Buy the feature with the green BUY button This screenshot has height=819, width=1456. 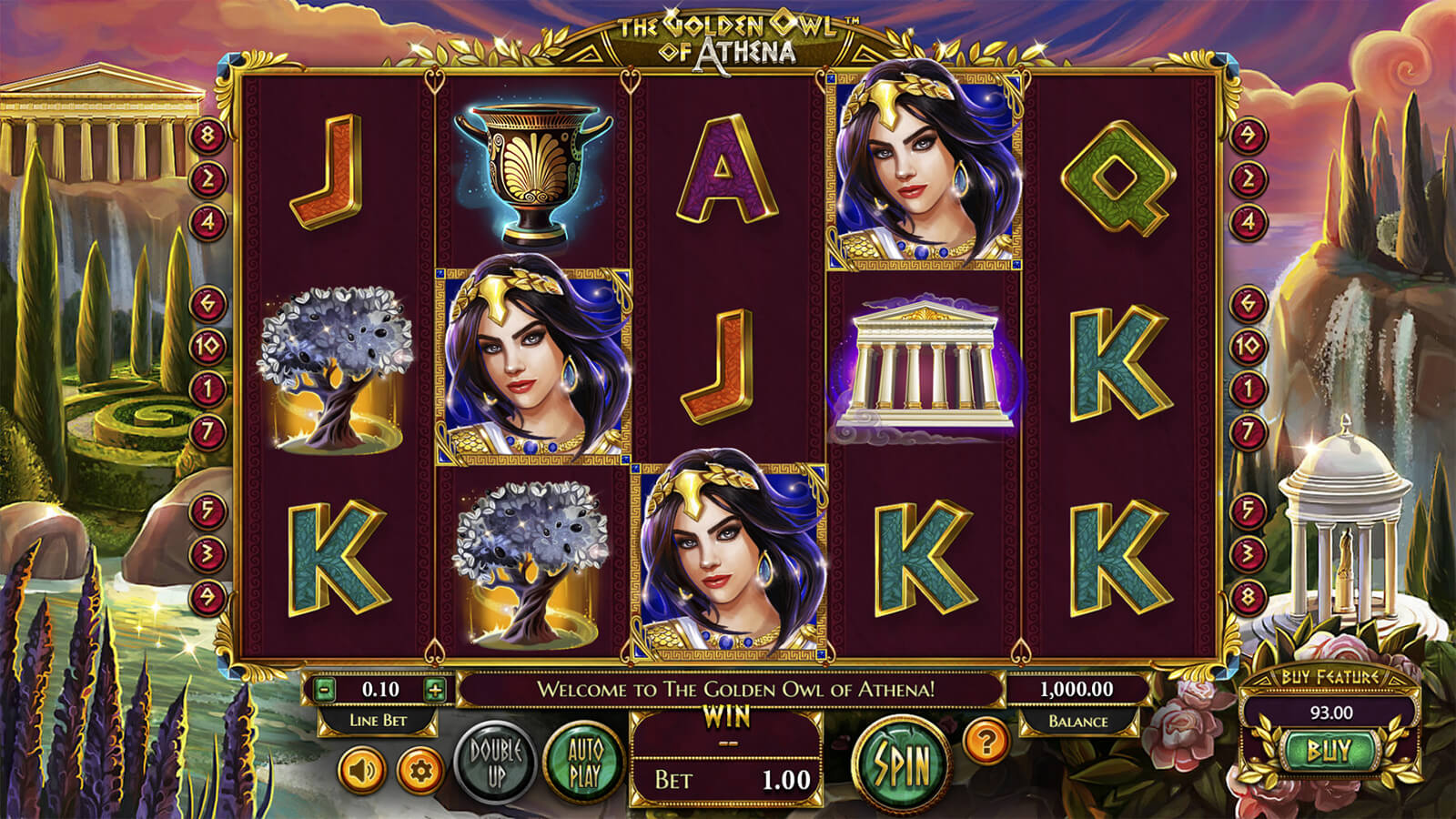[1329, 751]
